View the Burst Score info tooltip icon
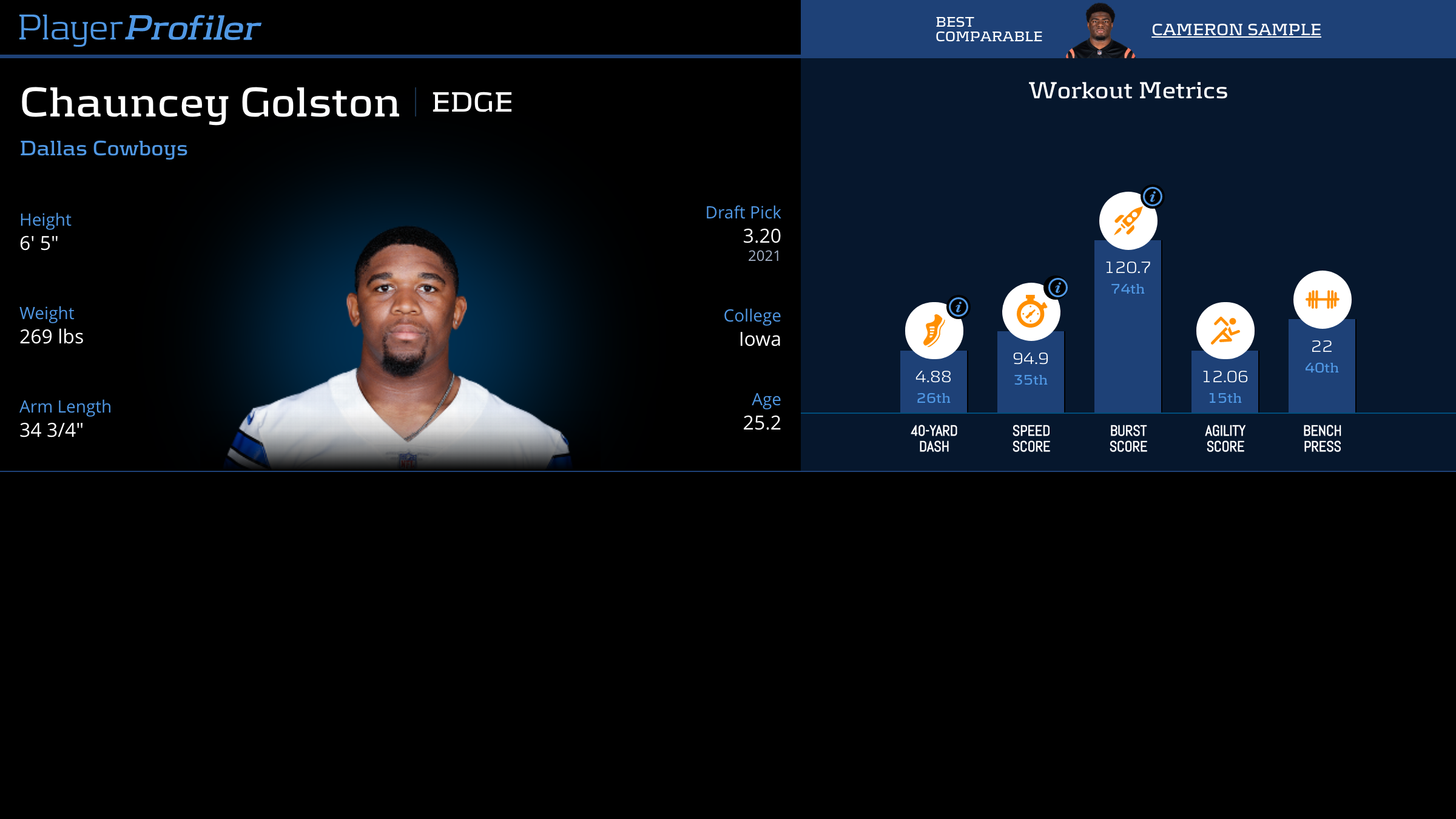This screenshot has height=819, width=1456. tap(1152, 197)
